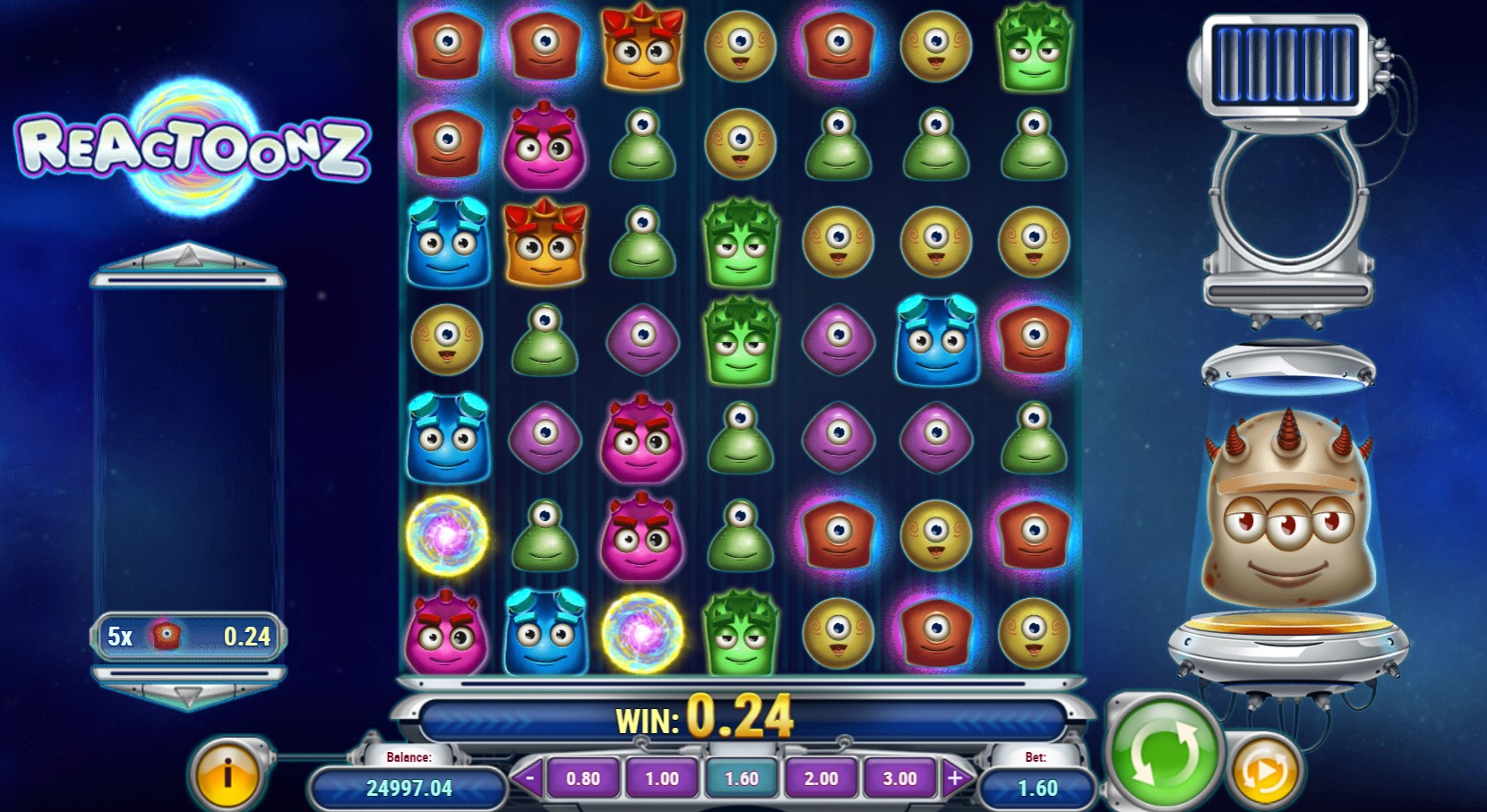Switch to the 2.00 bet setting
Viewport: 1487px width, 812px height.
pos(820,778)
